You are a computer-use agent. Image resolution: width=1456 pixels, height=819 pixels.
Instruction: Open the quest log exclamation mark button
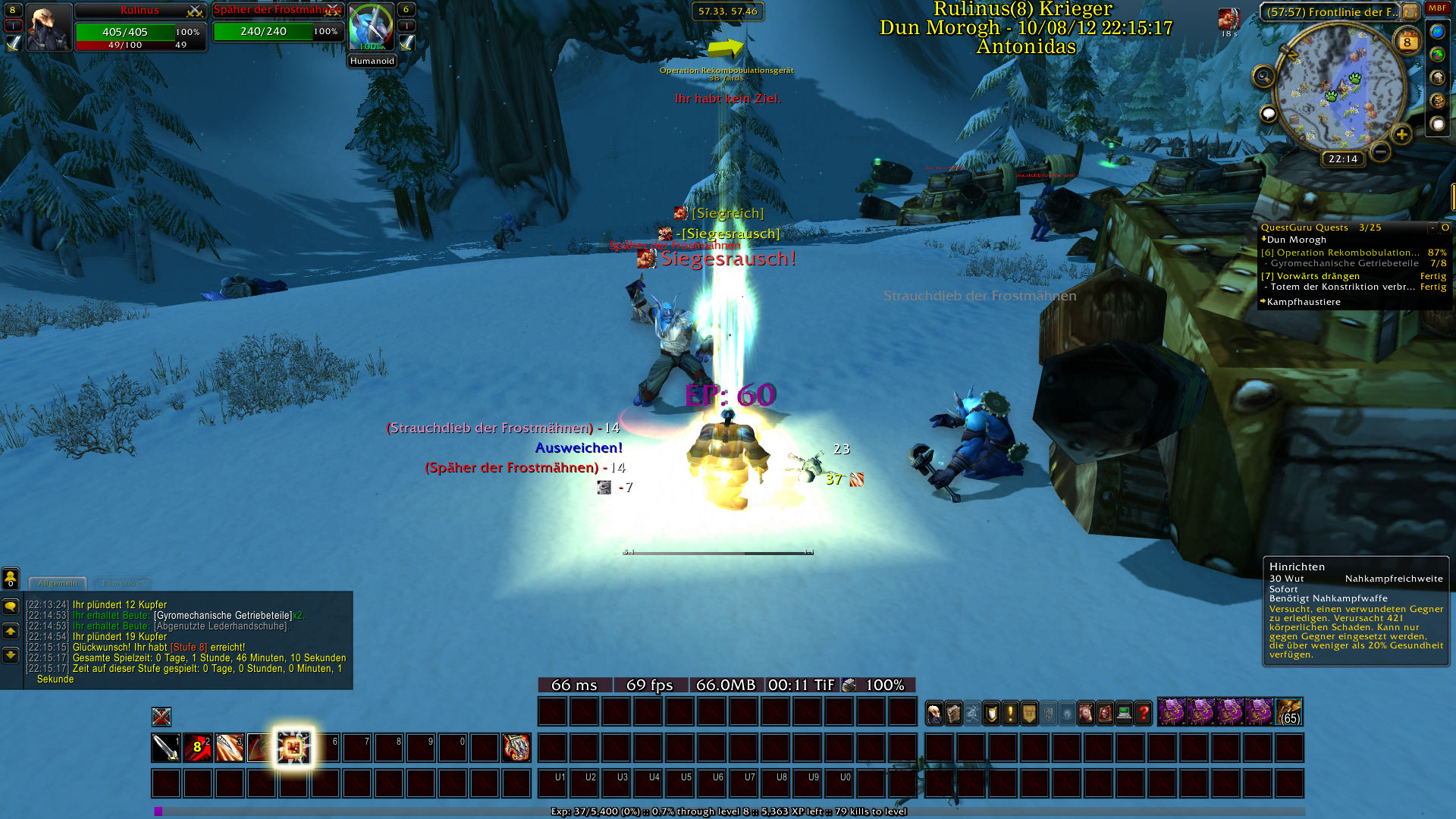click(x=1010, y=713)
